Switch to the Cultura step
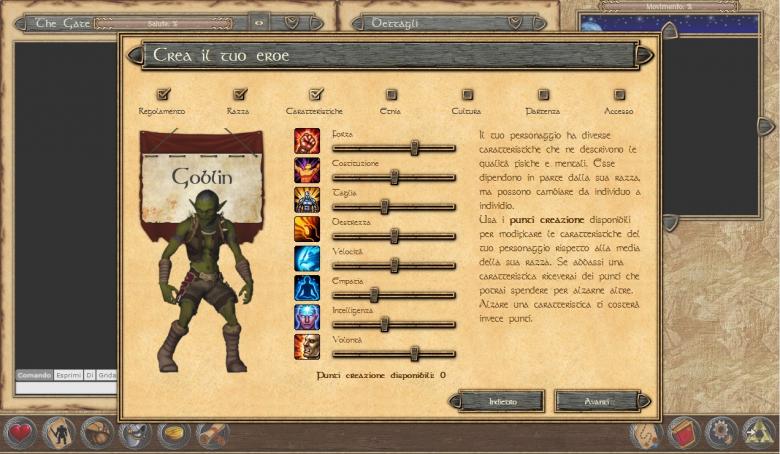Screen dimensions: 780x454 tap(466, 95)
